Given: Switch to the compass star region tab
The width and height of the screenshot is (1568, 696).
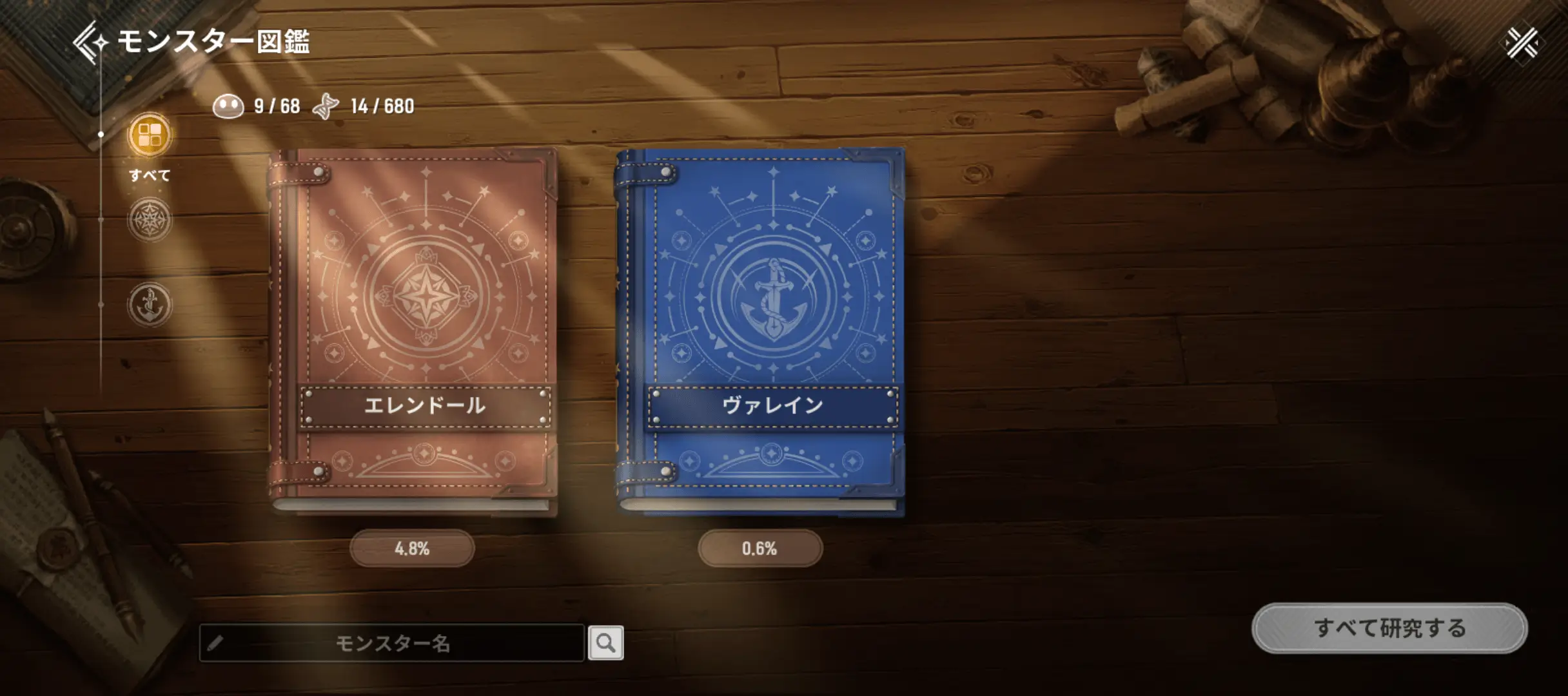Looking at the screenshot, I should point(150,220).
